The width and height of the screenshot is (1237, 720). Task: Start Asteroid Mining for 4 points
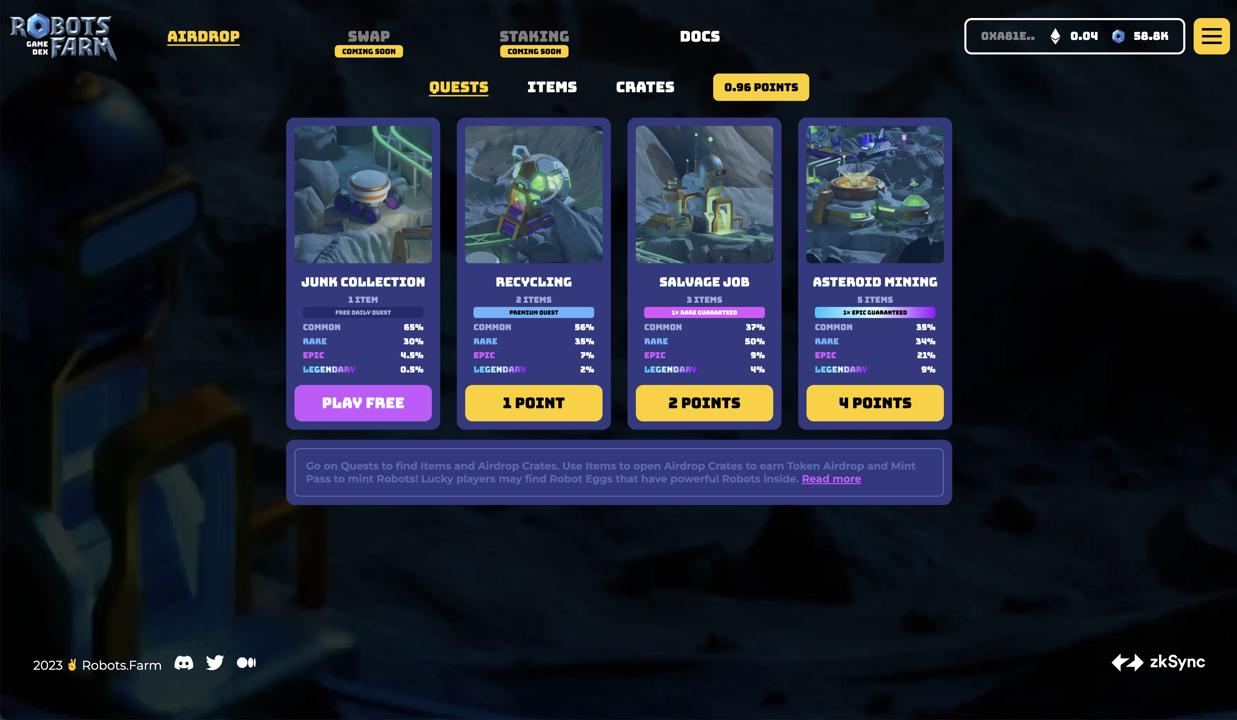(875, 403)
